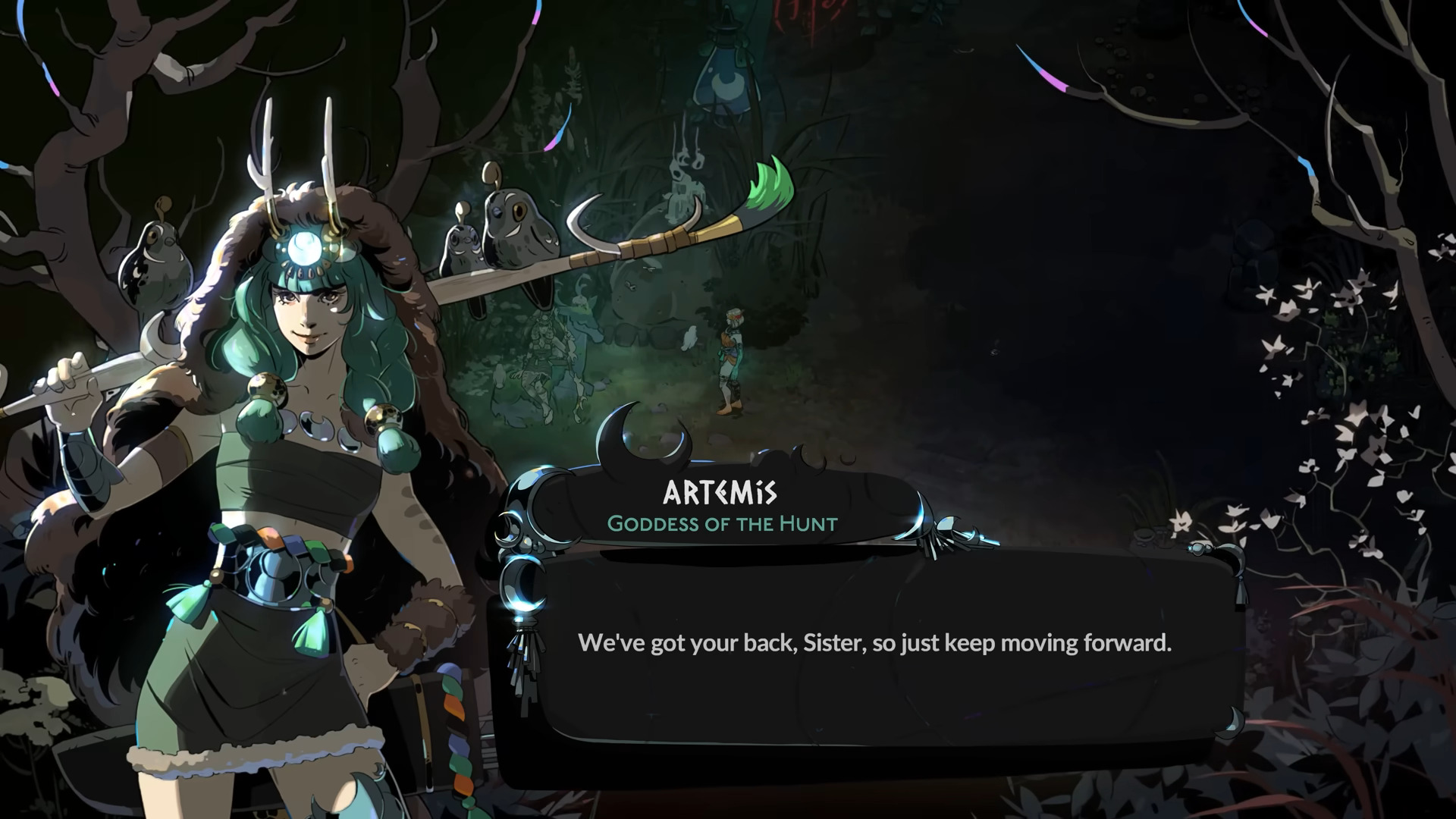Viewport: 1456px width, 819px height.
Task: Advance Artemis's dialogue box text
Action: (x=874, y=643)
